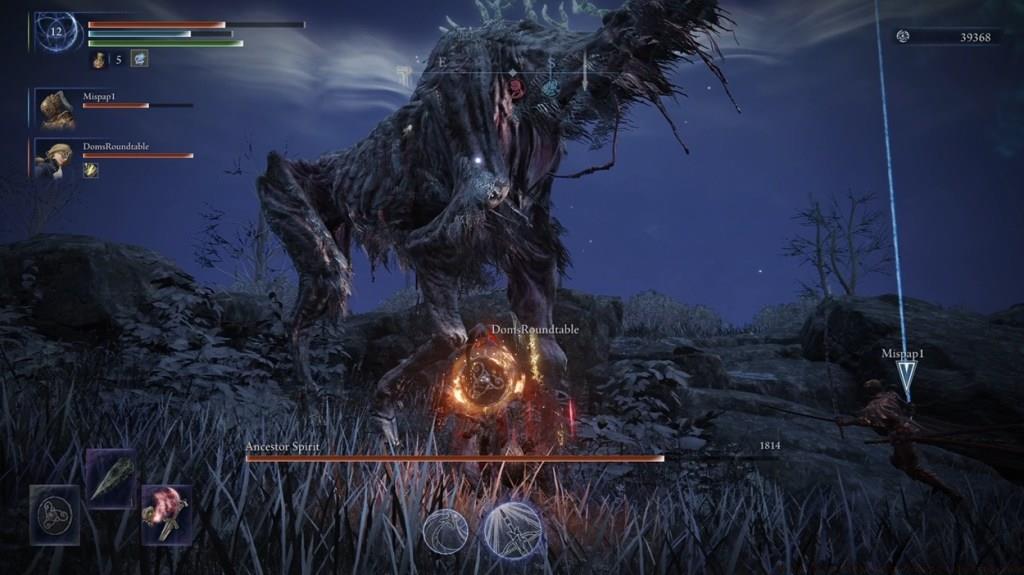Activate the glowing crossed-blades ultimate art icon
Image resolution: width=1024 pixels, height=575 pixels.
(513, 529)
